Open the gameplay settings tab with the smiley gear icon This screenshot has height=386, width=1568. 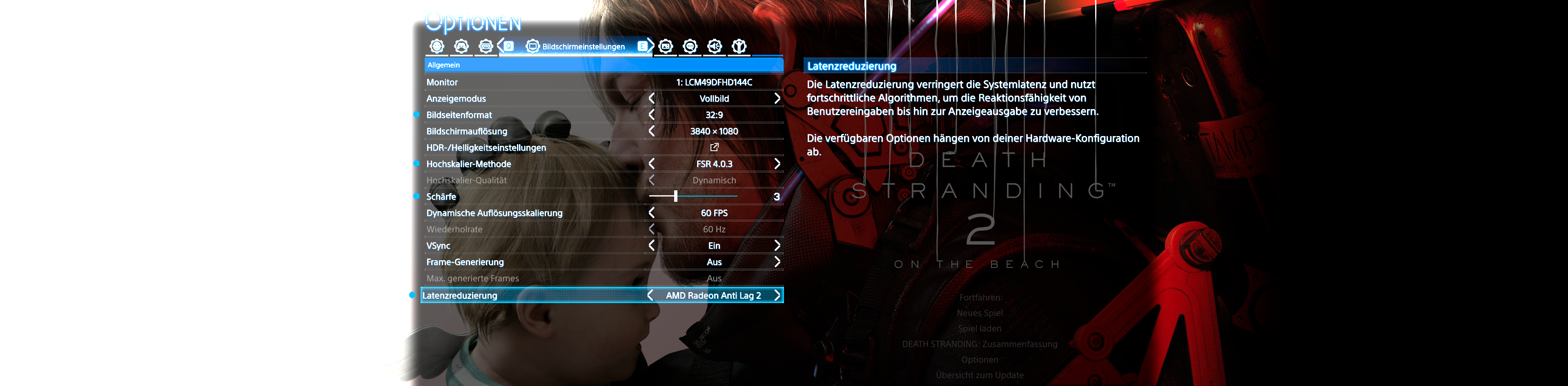click(437, 46)
